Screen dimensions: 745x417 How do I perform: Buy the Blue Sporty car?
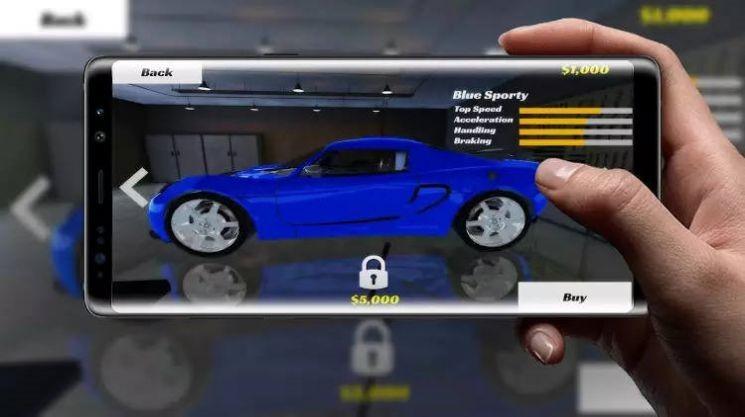[x=575, y=297]
